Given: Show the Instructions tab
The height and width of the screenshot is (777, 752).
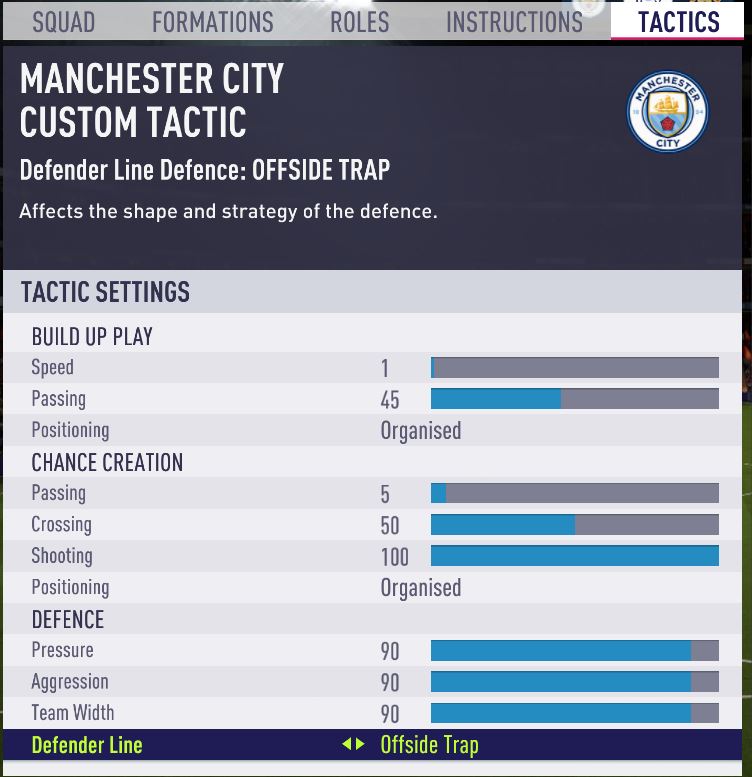Looking at the screenshot, I should pos(514,21).
